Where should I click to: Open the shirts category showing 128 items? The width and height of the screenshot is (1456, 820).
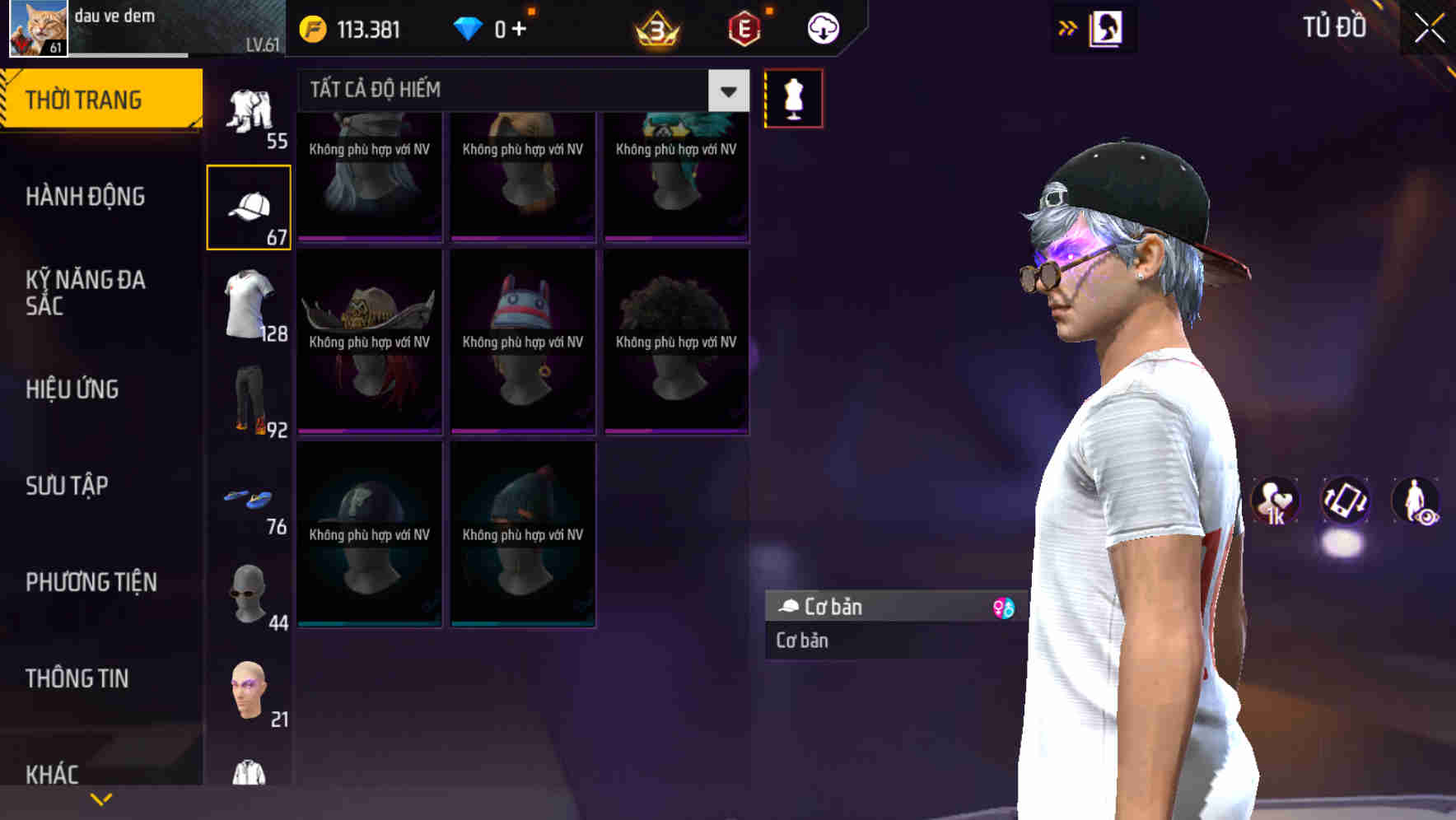pos(250,309)
